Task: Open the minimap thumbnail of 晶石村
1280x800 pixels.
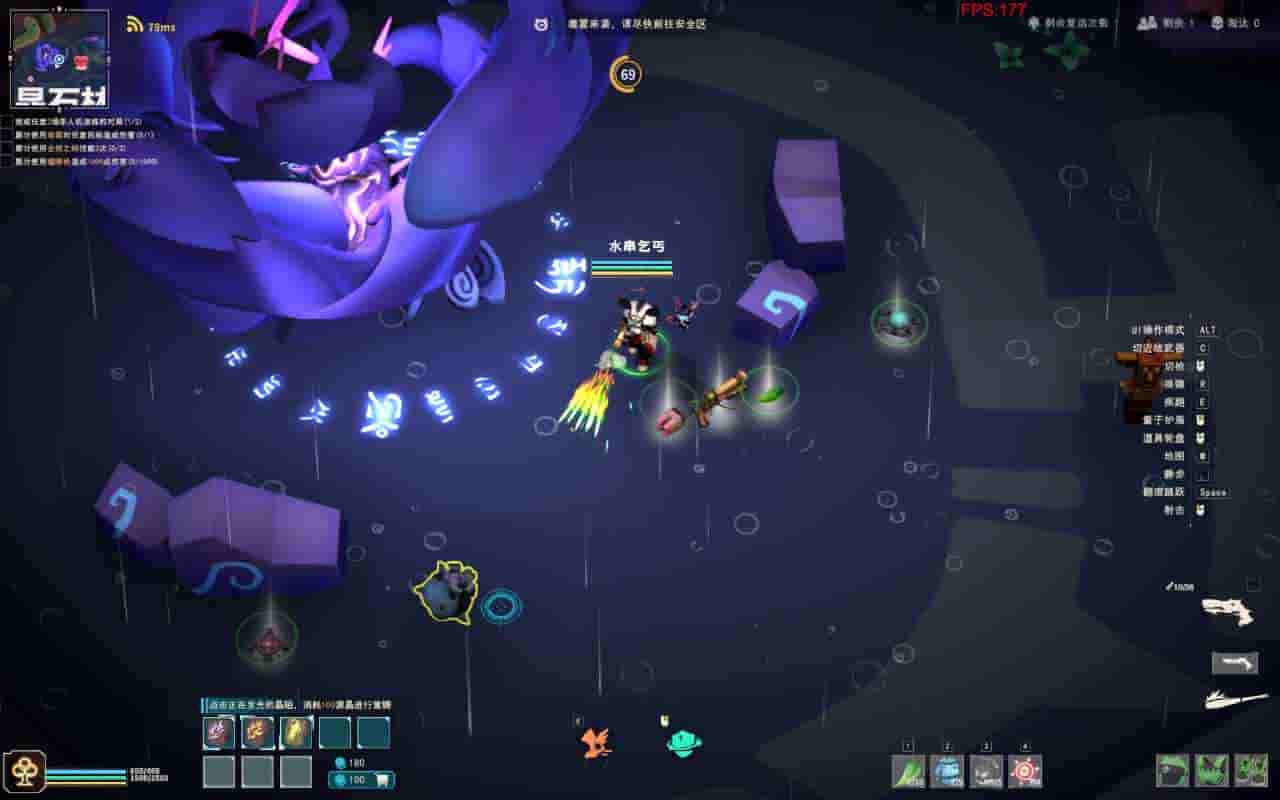Action: [x=60, y=50]
